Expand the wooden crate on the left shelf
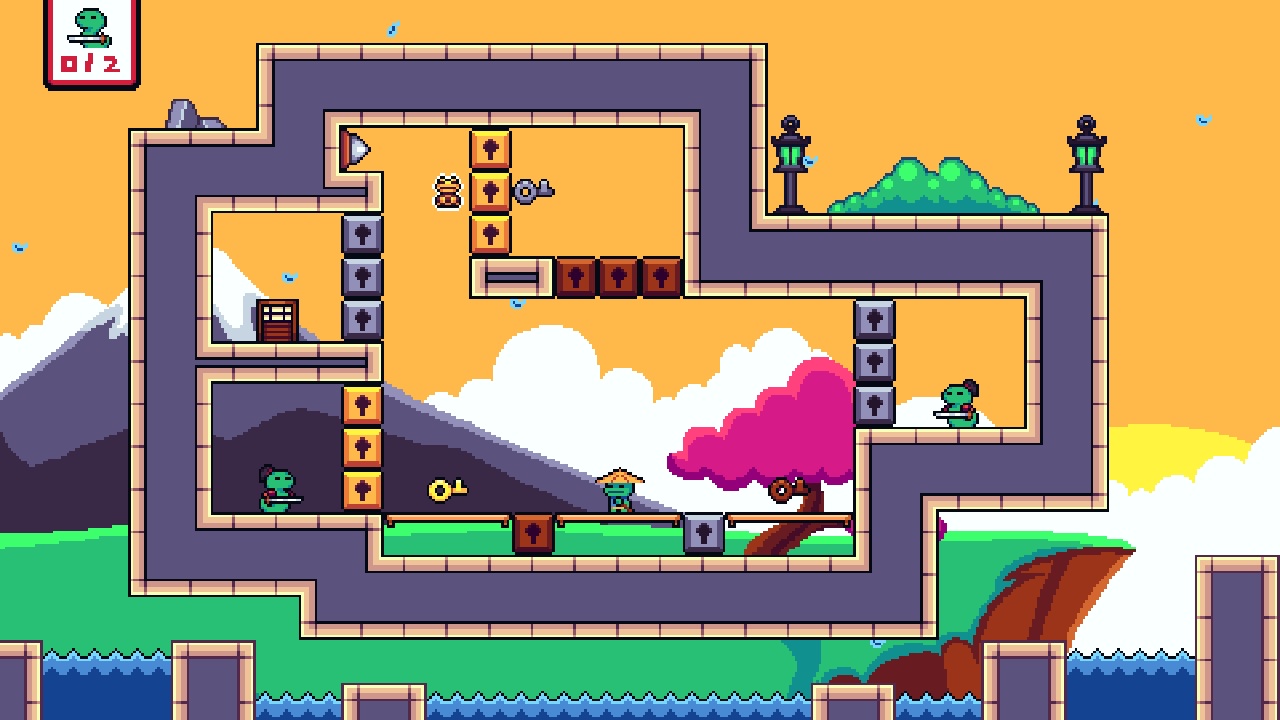Screen dimensions: 1280x720 click(x=277, y=319)
